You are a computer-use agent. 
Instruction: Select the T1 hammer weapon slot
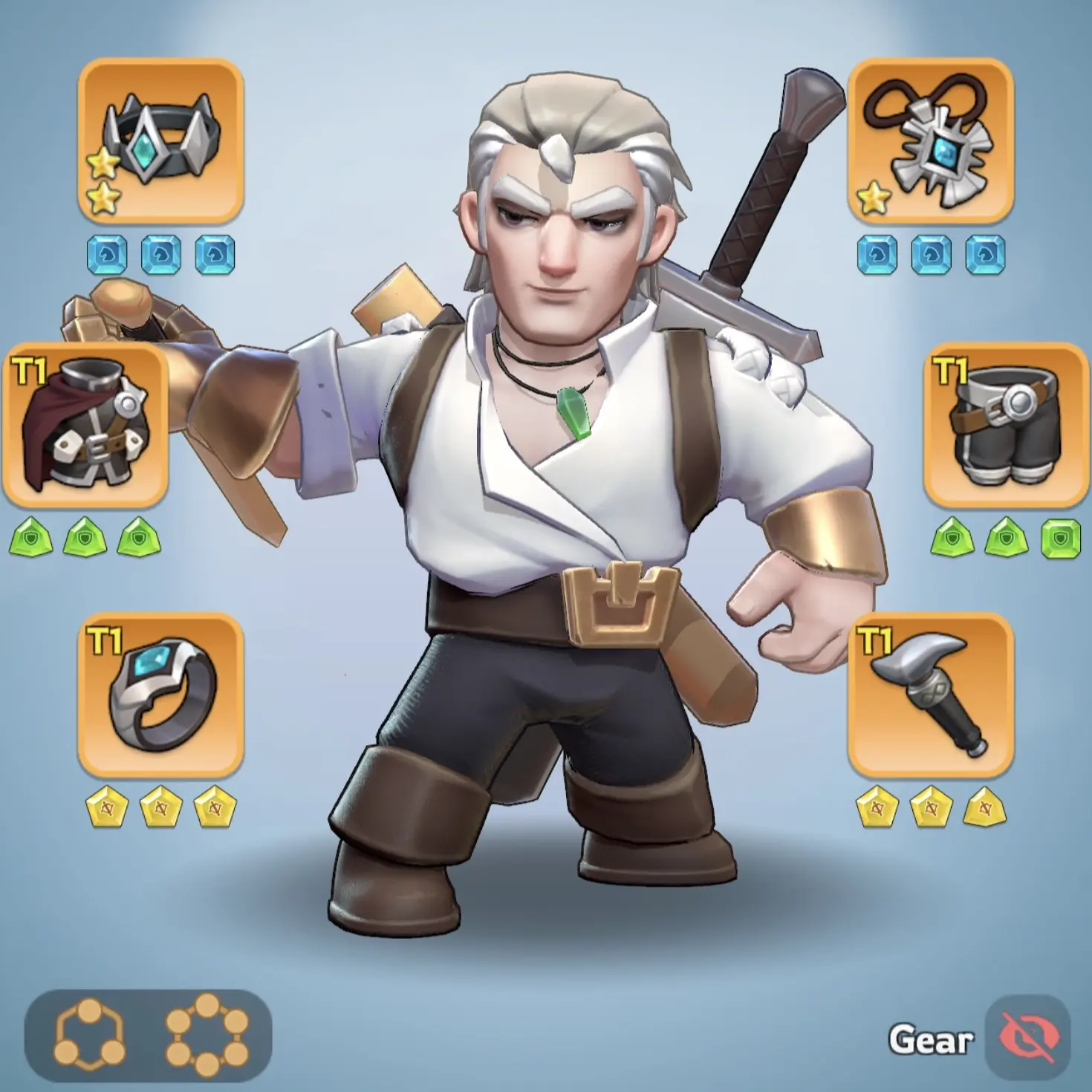[x=930, y=695]
